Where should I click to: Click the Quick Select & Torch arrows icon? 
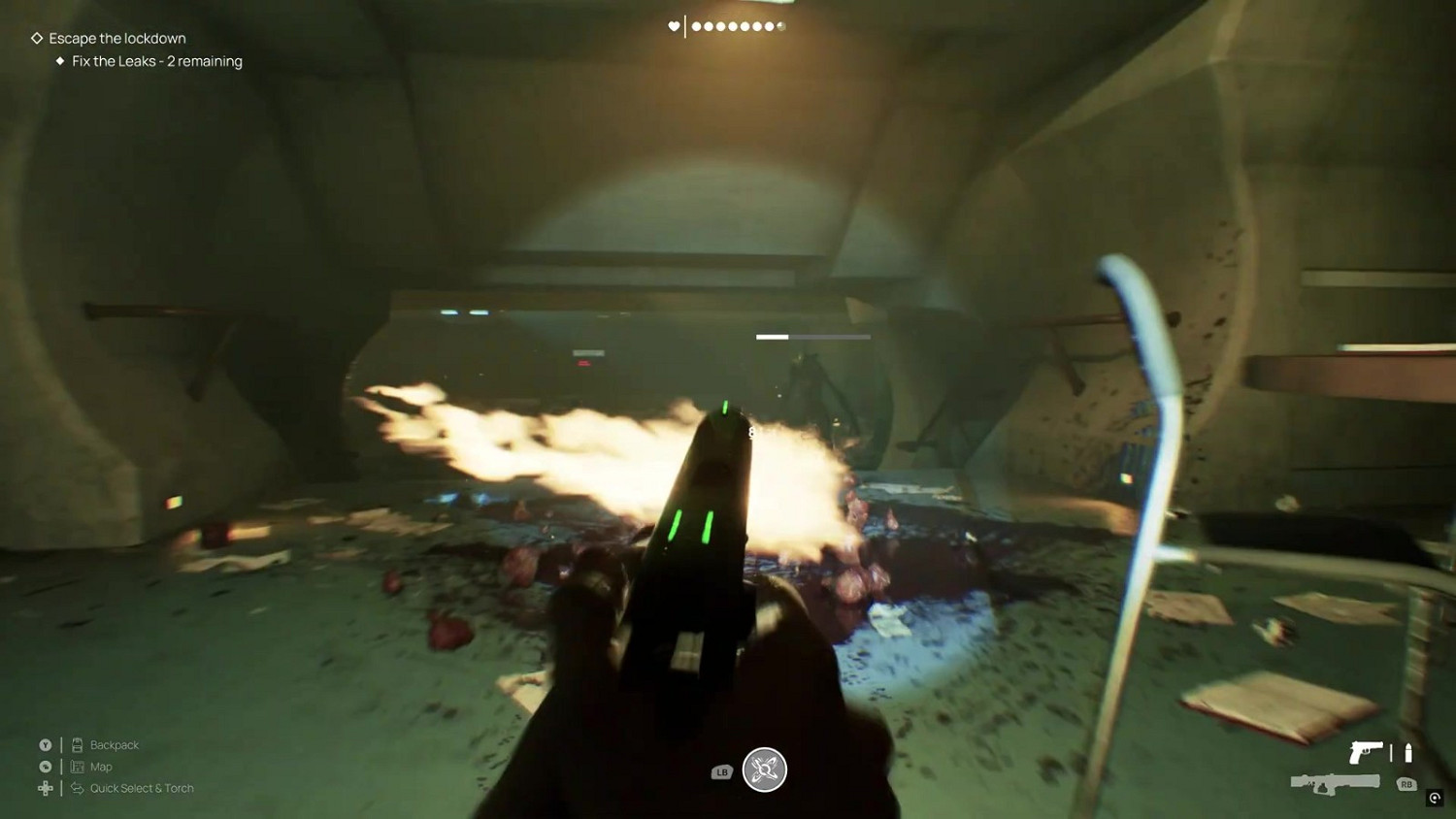pos(77,788)
